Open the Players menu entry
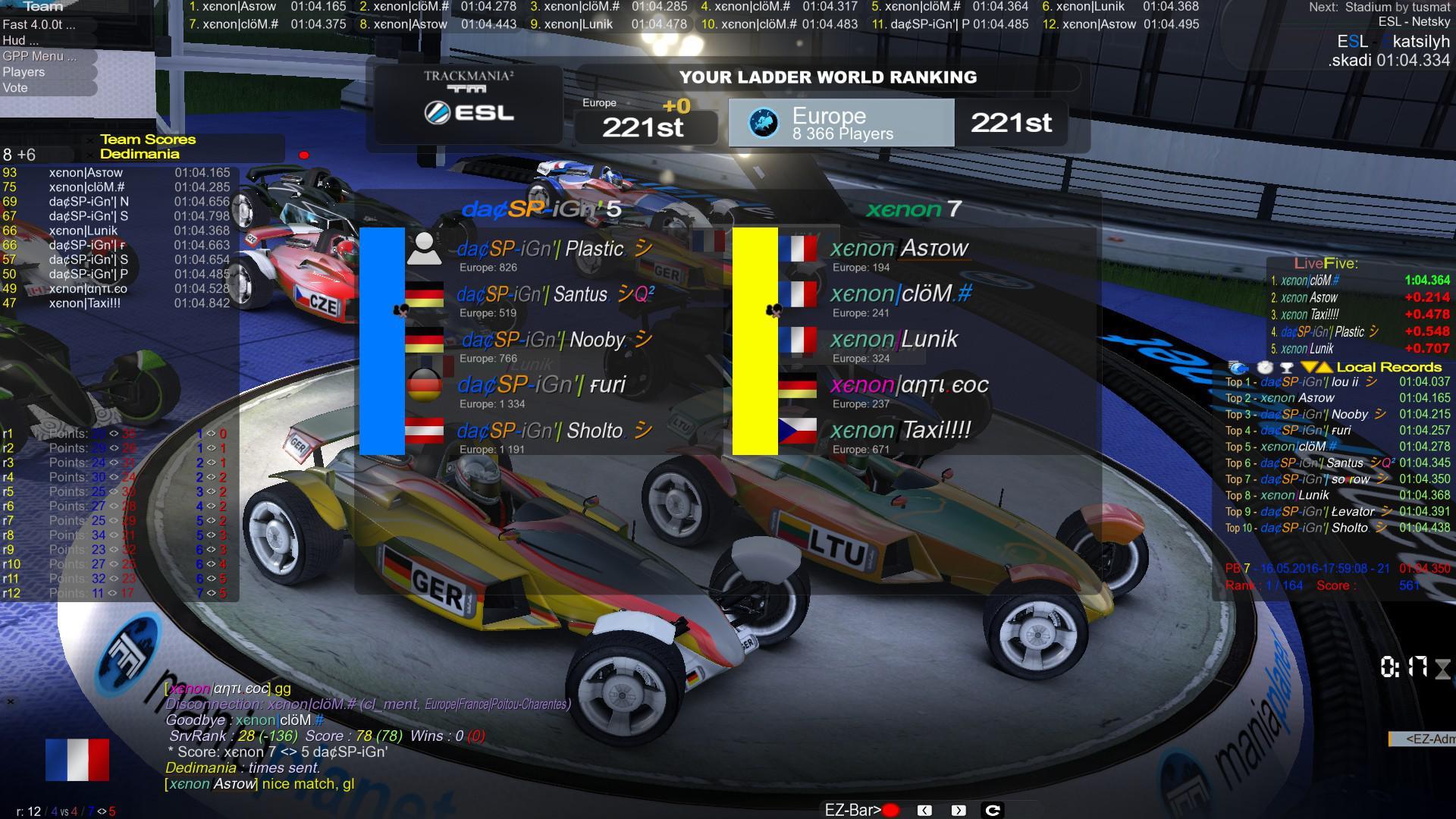The height and width of the screenshot is (819, 1456). 24,72
